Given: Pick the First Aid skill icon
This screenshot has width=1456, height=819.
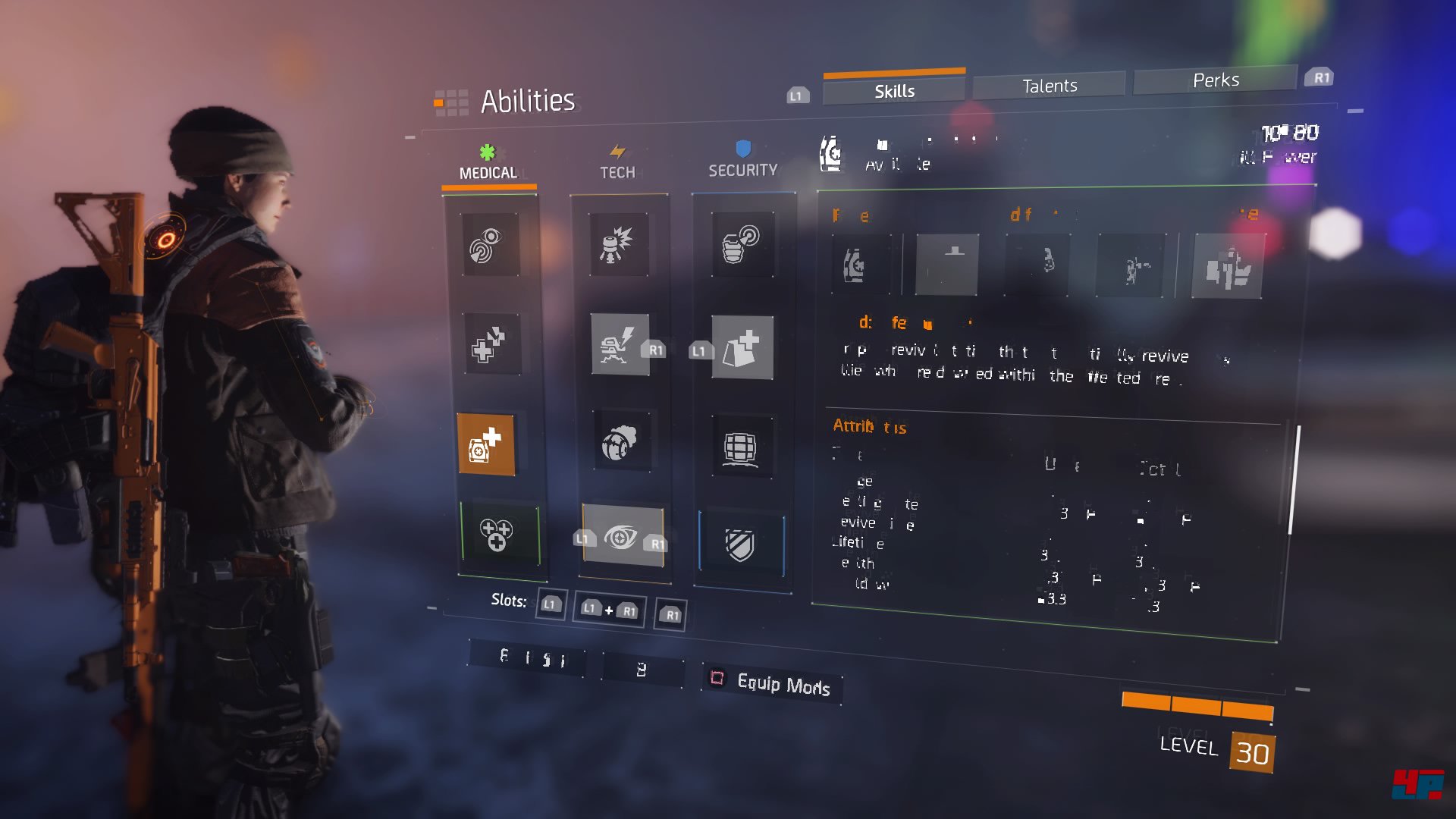Looking at the screenshot, I should 491,345.
